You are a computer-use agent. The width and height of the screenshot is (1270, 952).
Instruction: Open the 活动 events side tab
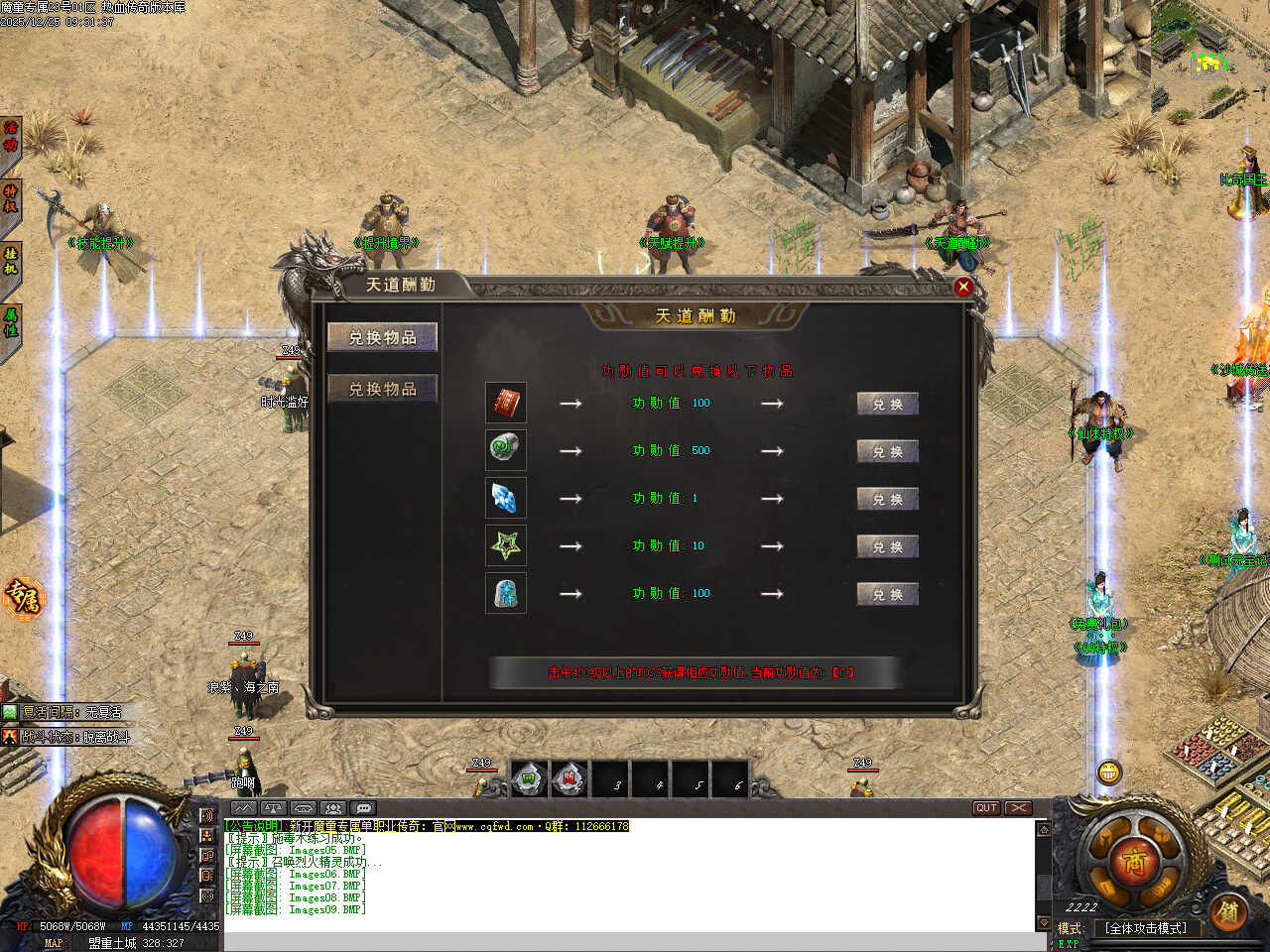(x=10, y=137)
